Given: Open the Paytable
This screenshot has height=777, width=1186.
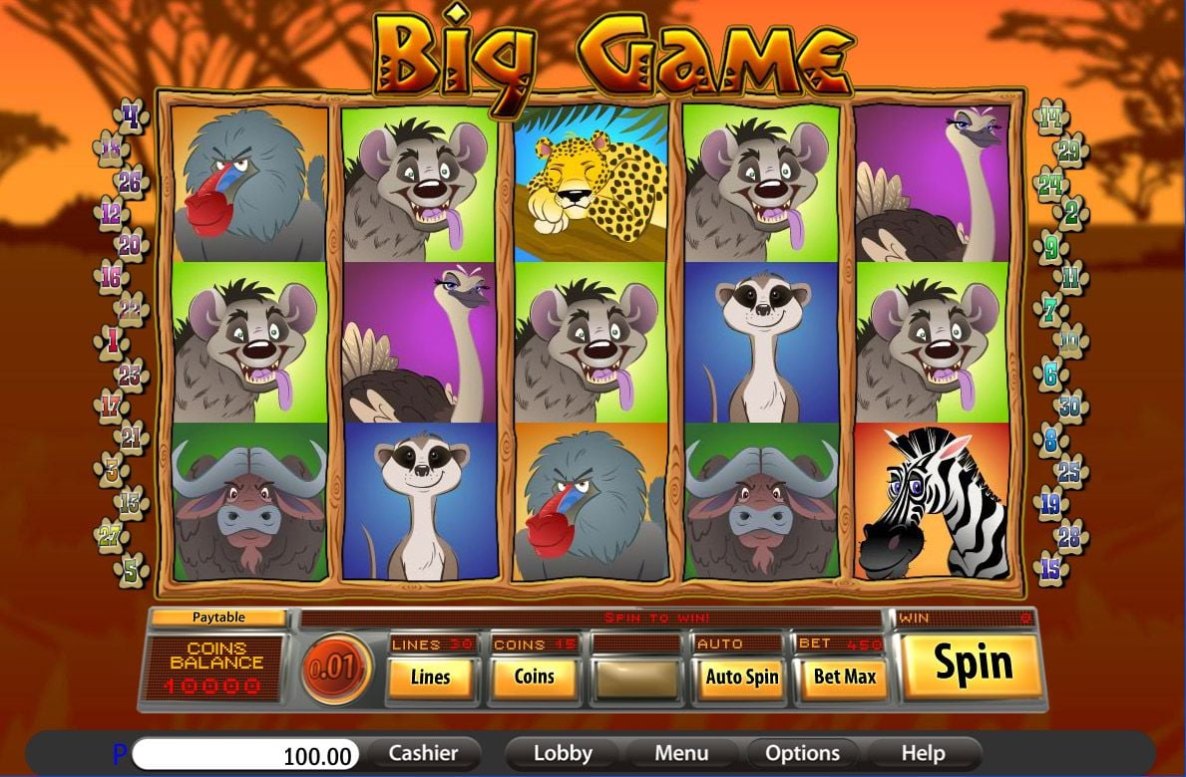Looking at the screenshot, I should (218, 618).
